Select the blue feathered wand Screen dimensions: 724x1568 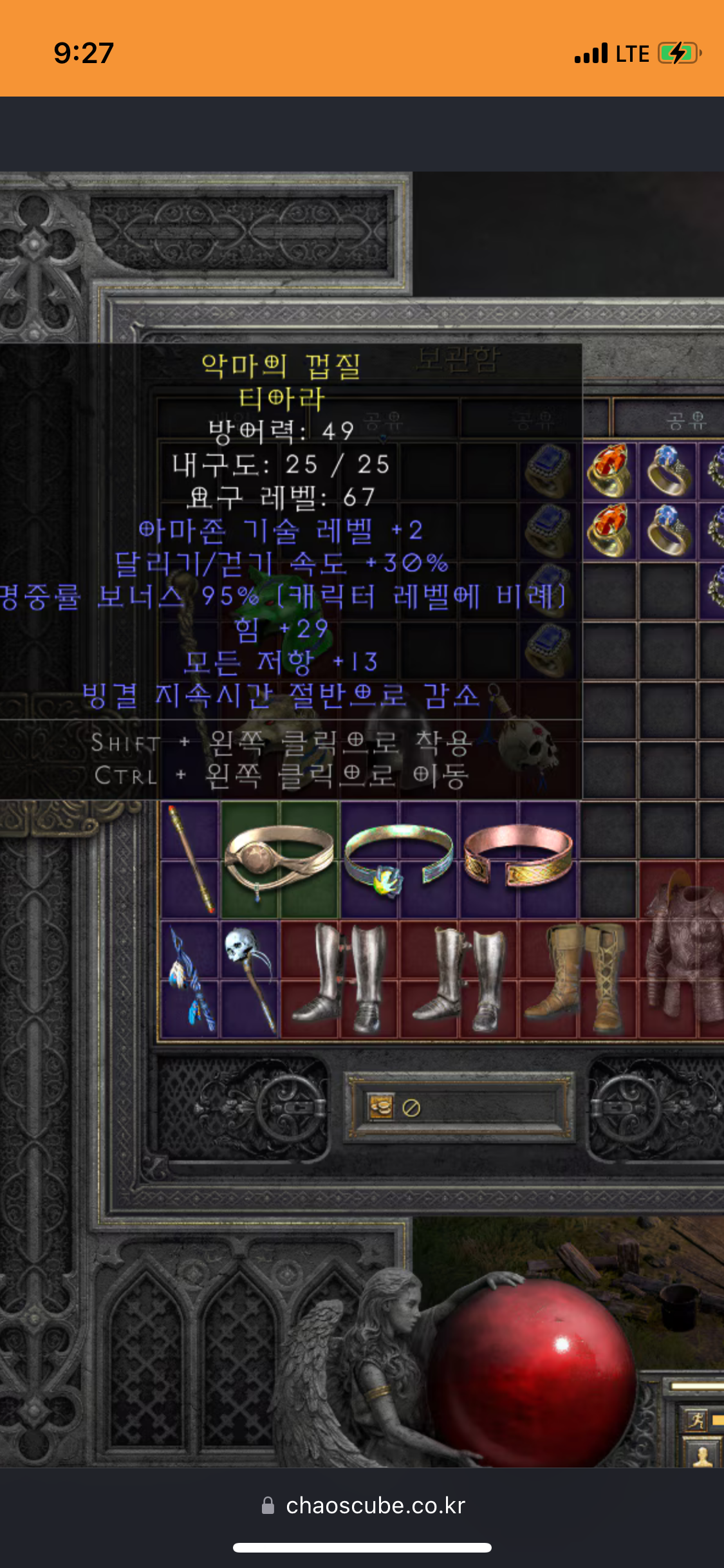pos(190,980)
